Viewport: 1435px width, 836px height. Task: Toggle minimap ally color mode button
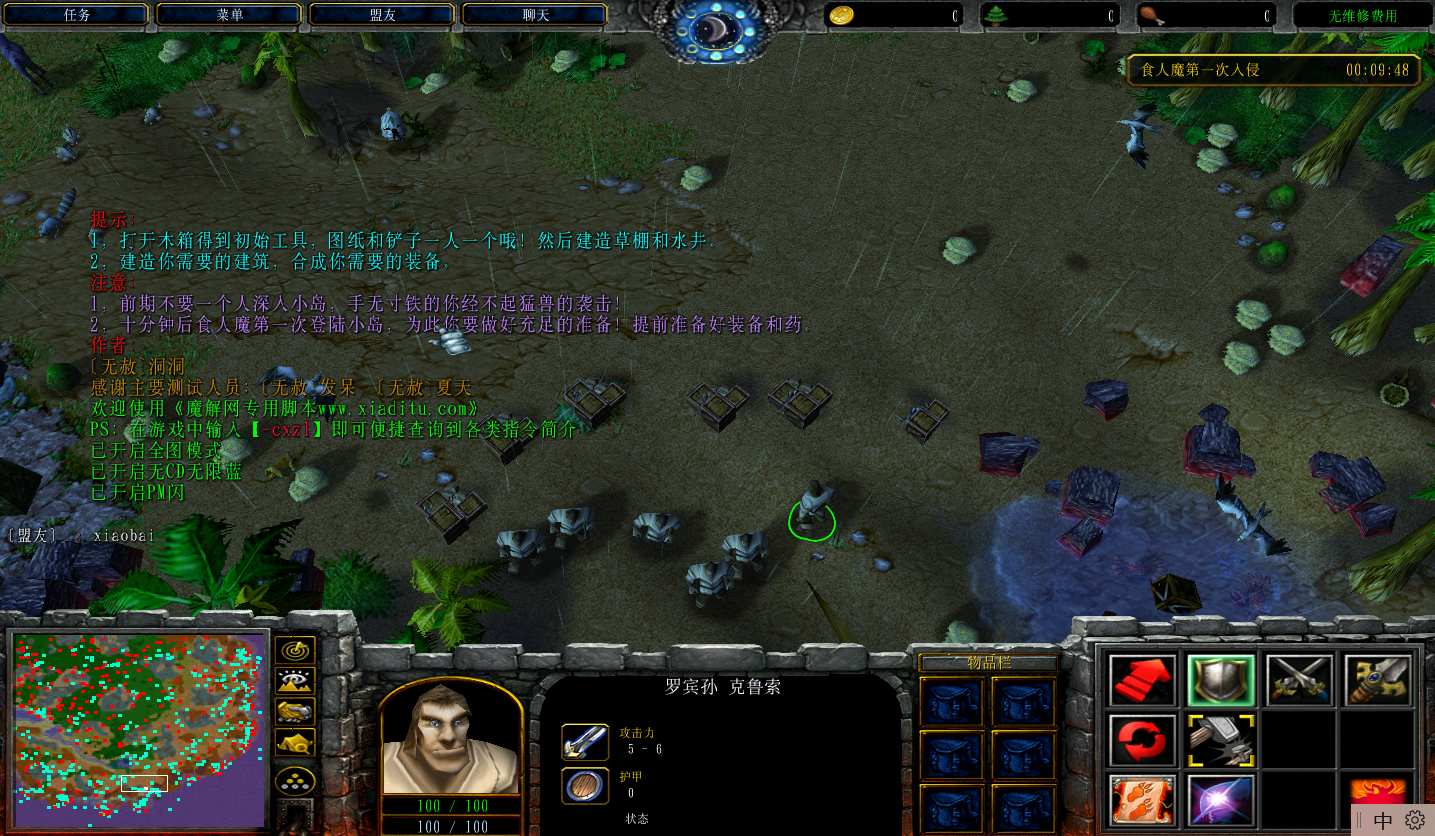click(295, 712)
